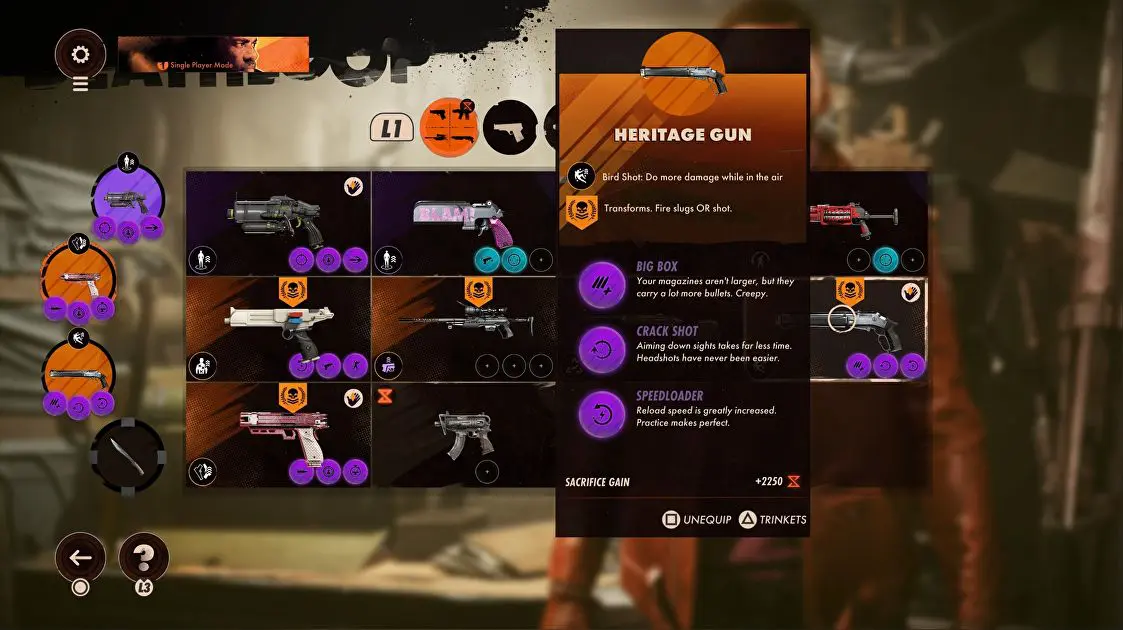Switch to the orange weapons tab
1123x630 pixels.
tap(449, 127)
